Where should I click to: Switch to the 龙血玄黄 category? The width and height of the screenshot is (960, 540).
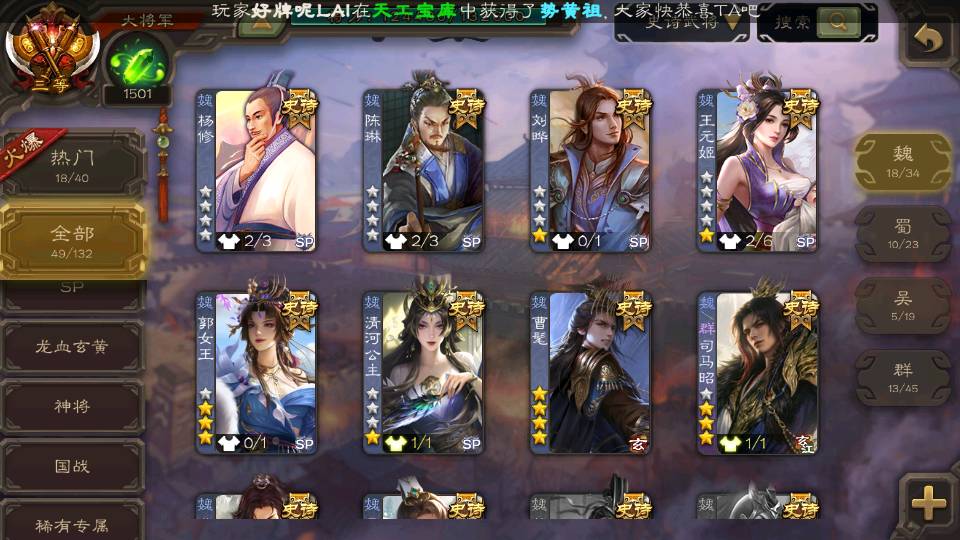coord(72,347)
